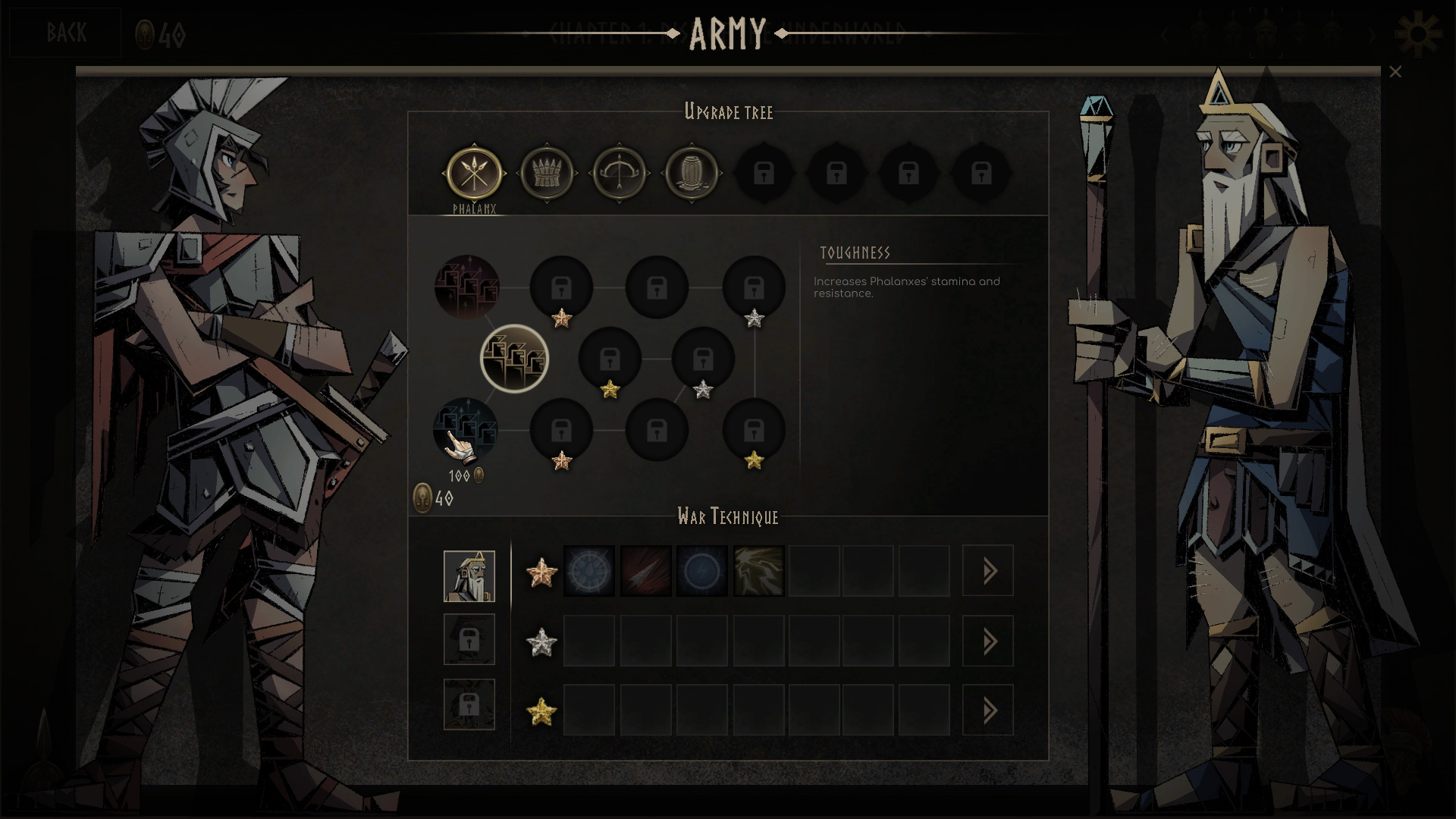Select the Phalanx crossed-spears upgrade tab
Viewport: 1456px width, 819px height.
coord(474,174)
